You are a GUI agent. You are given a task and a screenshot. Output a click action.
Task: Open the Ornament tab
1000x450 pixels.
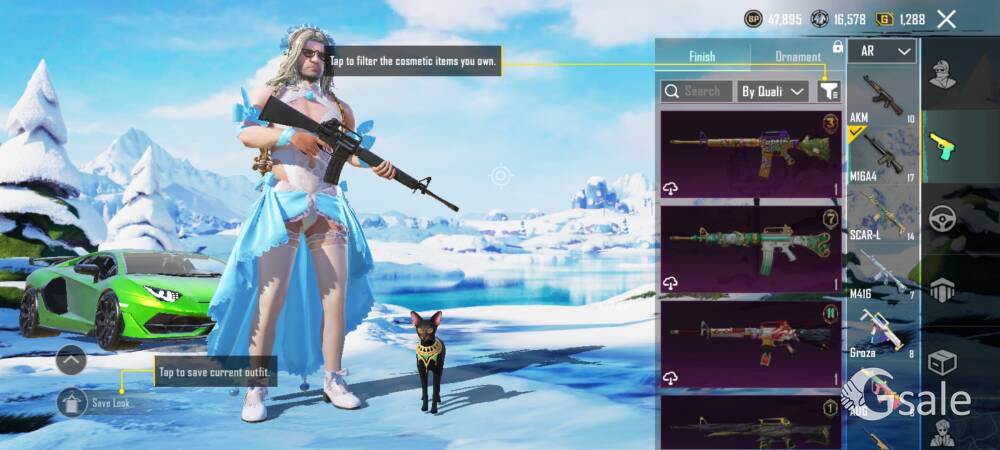[x=798, y=57]
